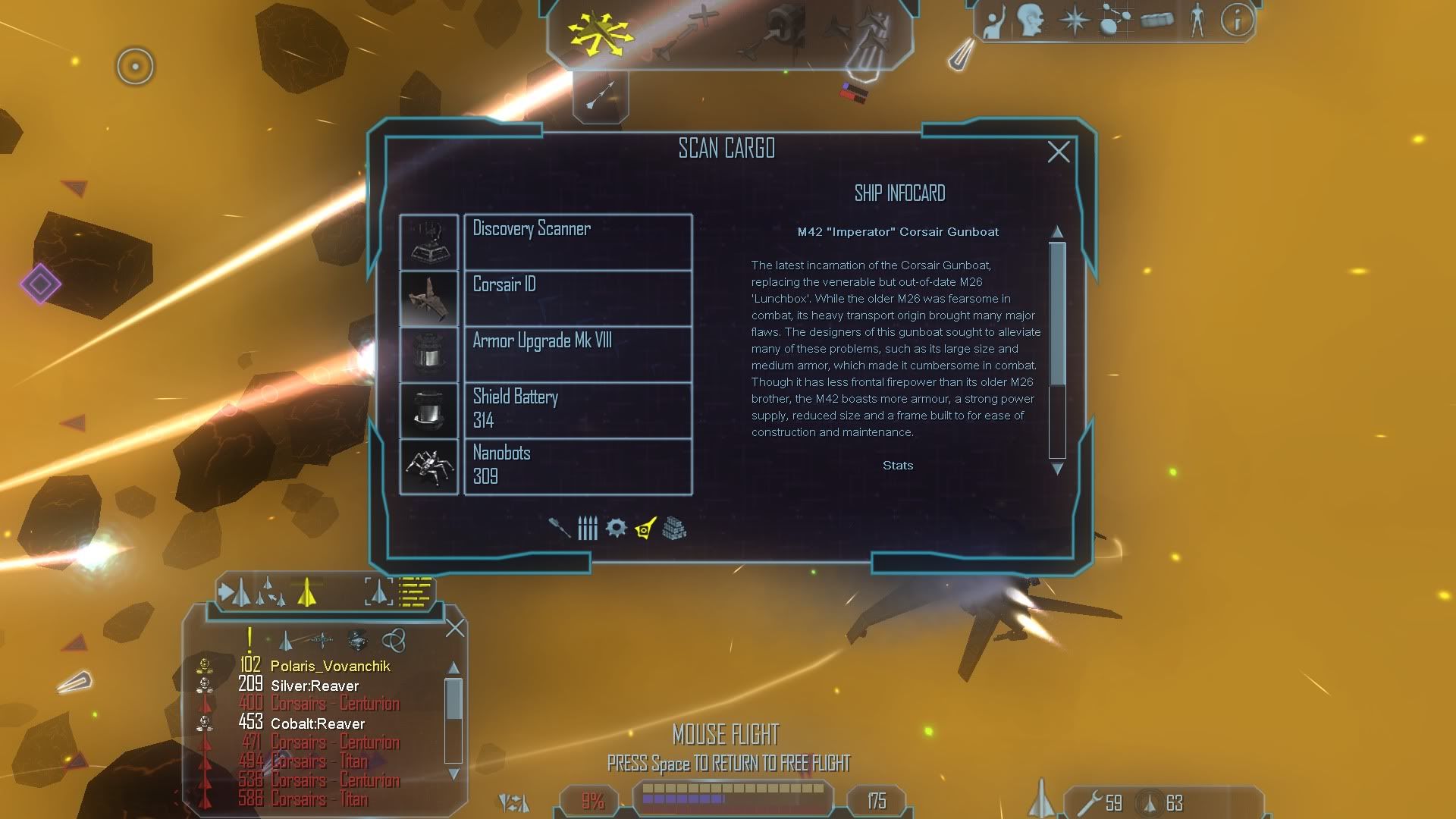The image size is (1456, 819).
Task: Select Cobalt:Reaver from the contact list
Action: pos(317,723)
